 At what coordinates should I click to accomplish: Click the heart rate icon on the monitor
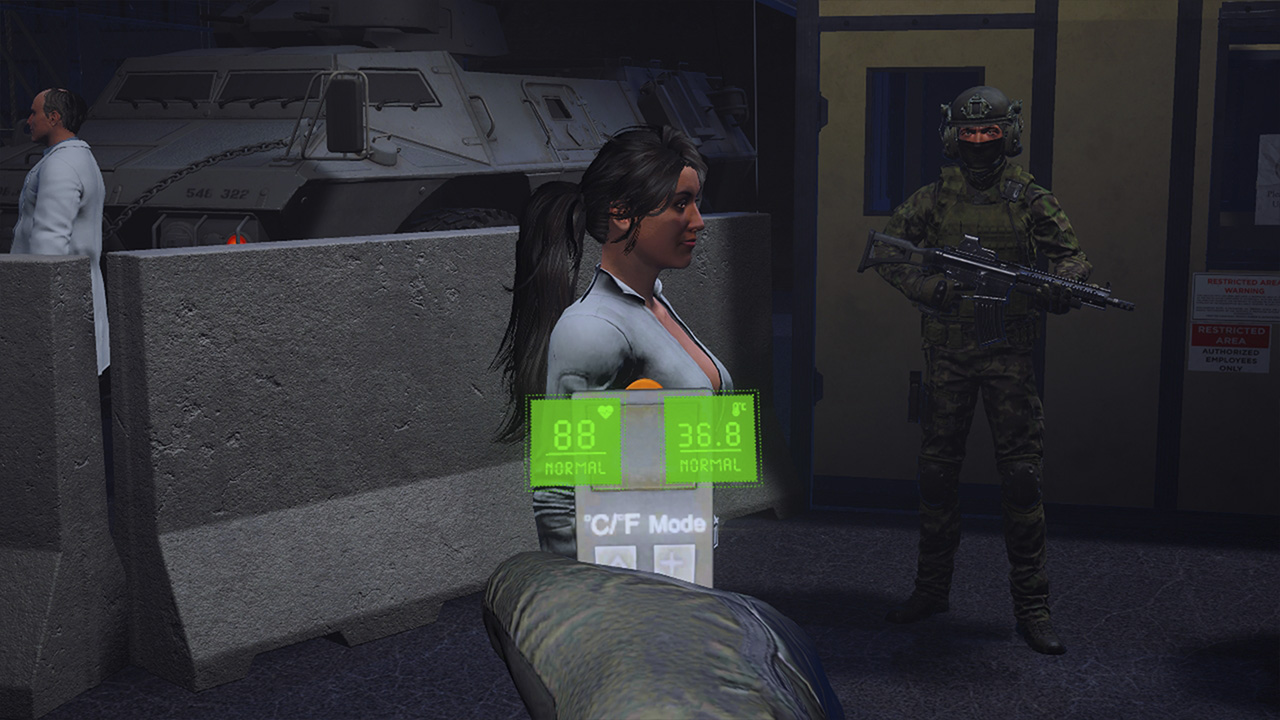click(606, 410)
